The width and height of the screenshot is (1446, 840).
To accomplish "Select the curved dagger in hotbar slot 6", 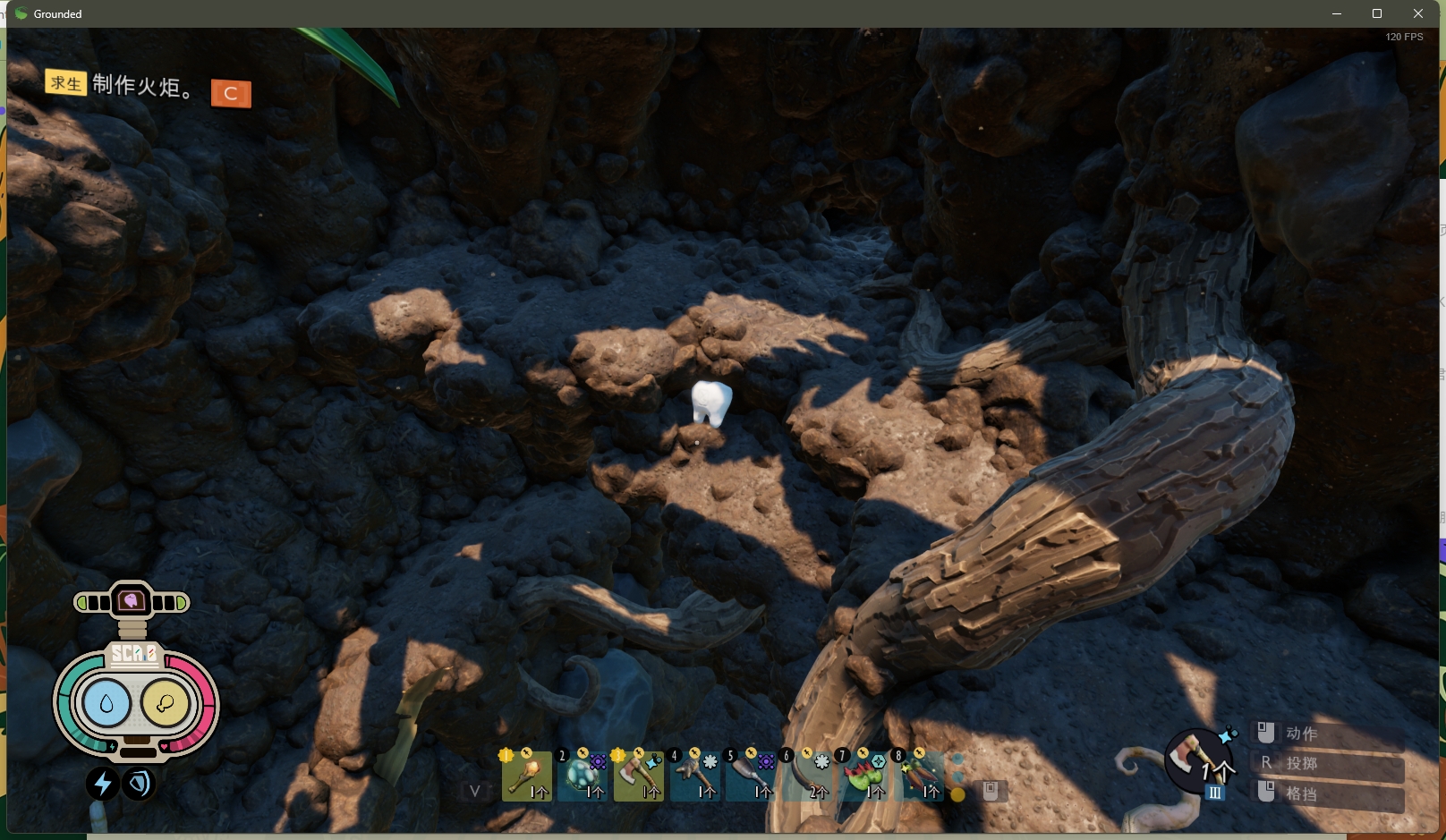I will coord(807,776).
